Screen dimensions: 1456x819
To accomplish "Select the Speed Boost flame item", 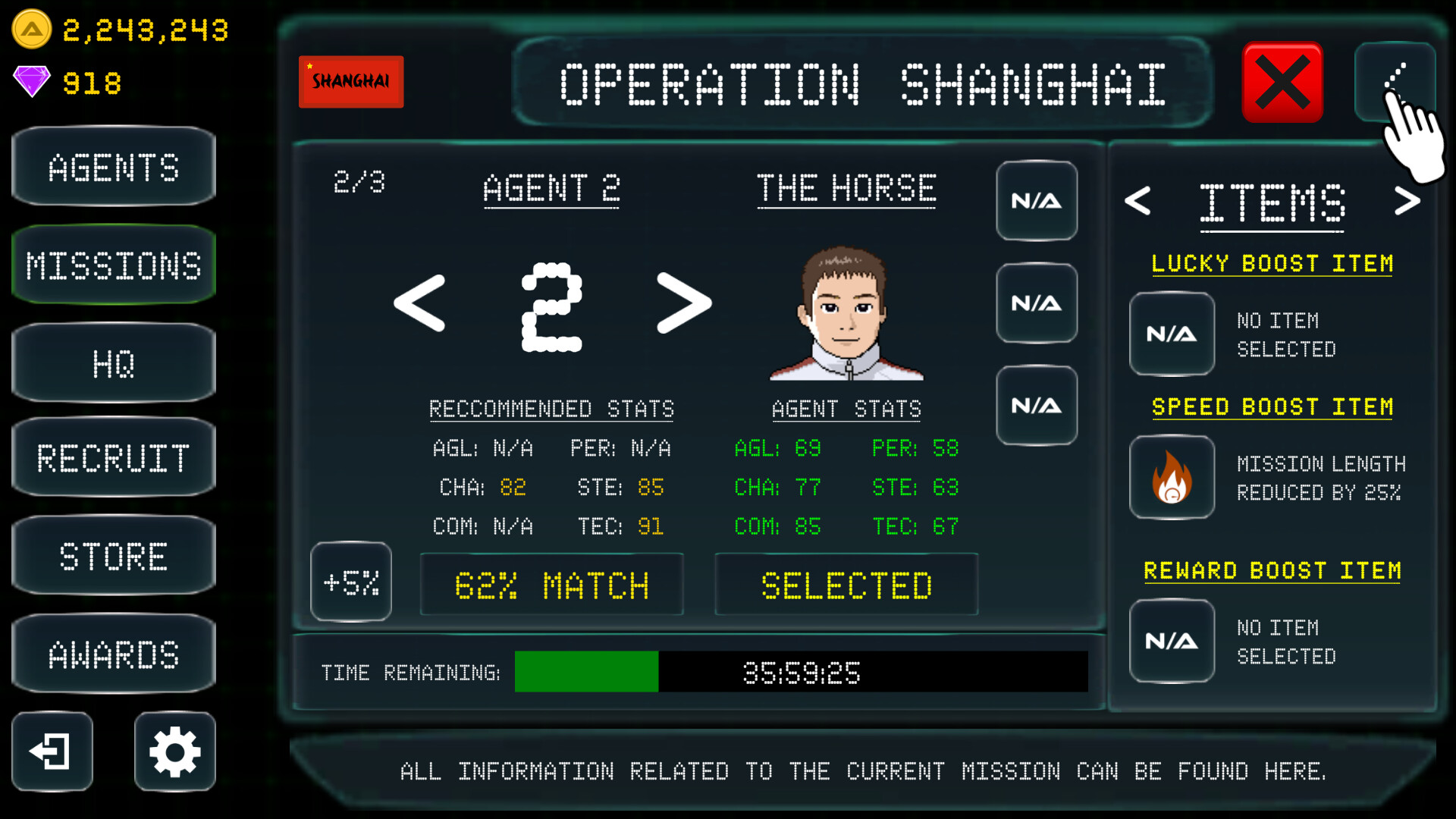I will 1172,478.
